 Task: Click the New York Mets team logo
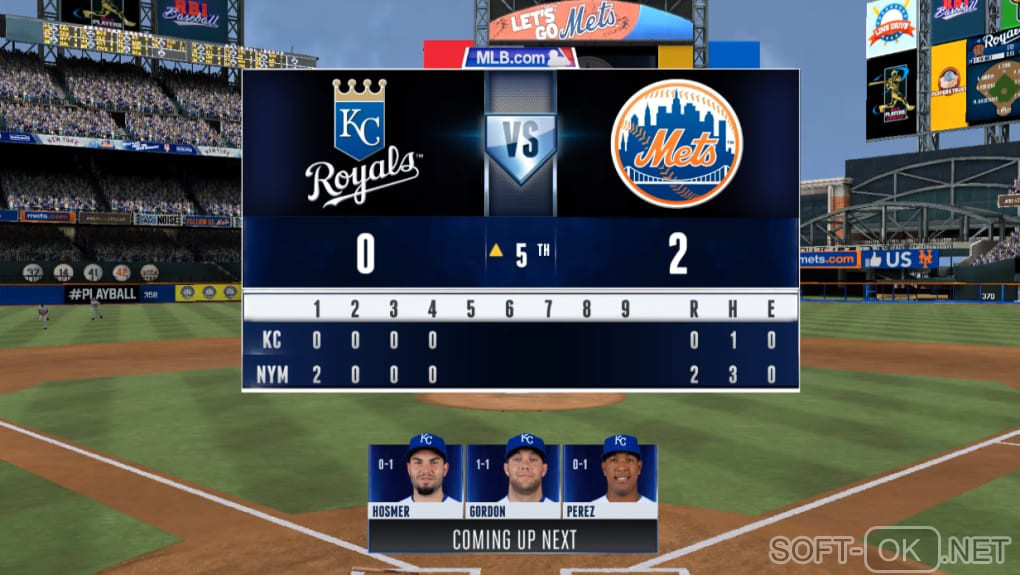click(x=676, y=144)
